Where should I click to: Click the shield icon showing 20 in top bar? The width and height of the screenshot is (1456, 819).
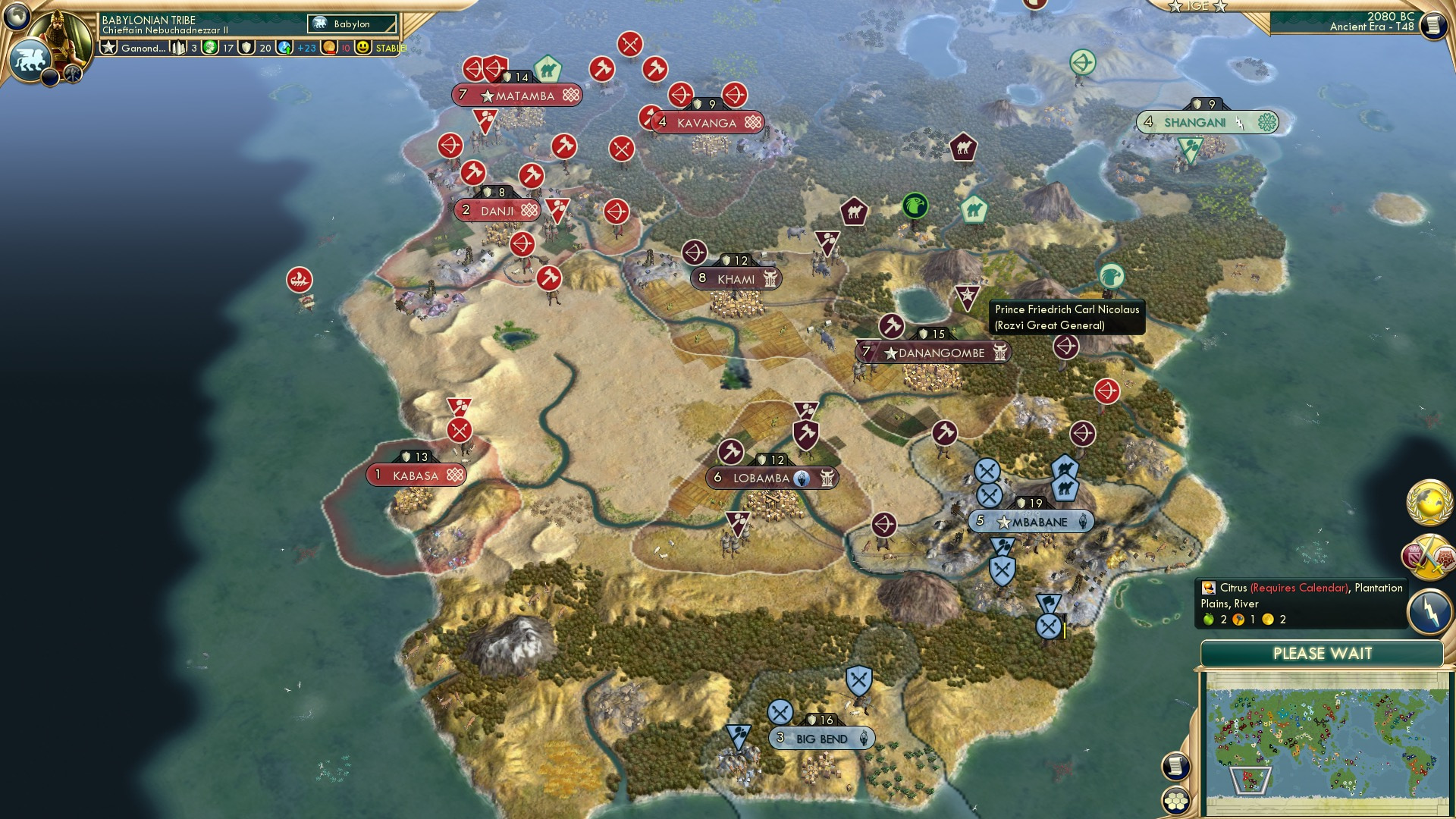pos(244,47)
